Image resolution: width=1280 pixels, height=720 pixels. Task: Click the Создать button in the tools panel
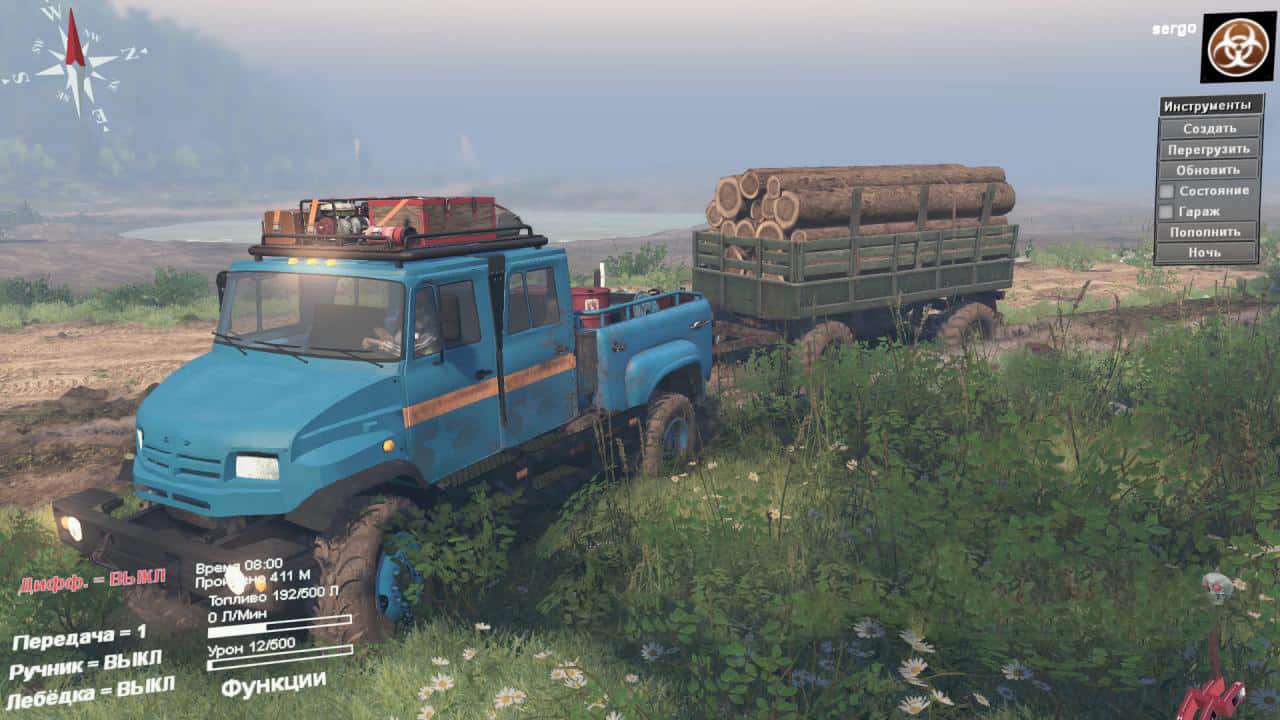tap(1209, 128)
